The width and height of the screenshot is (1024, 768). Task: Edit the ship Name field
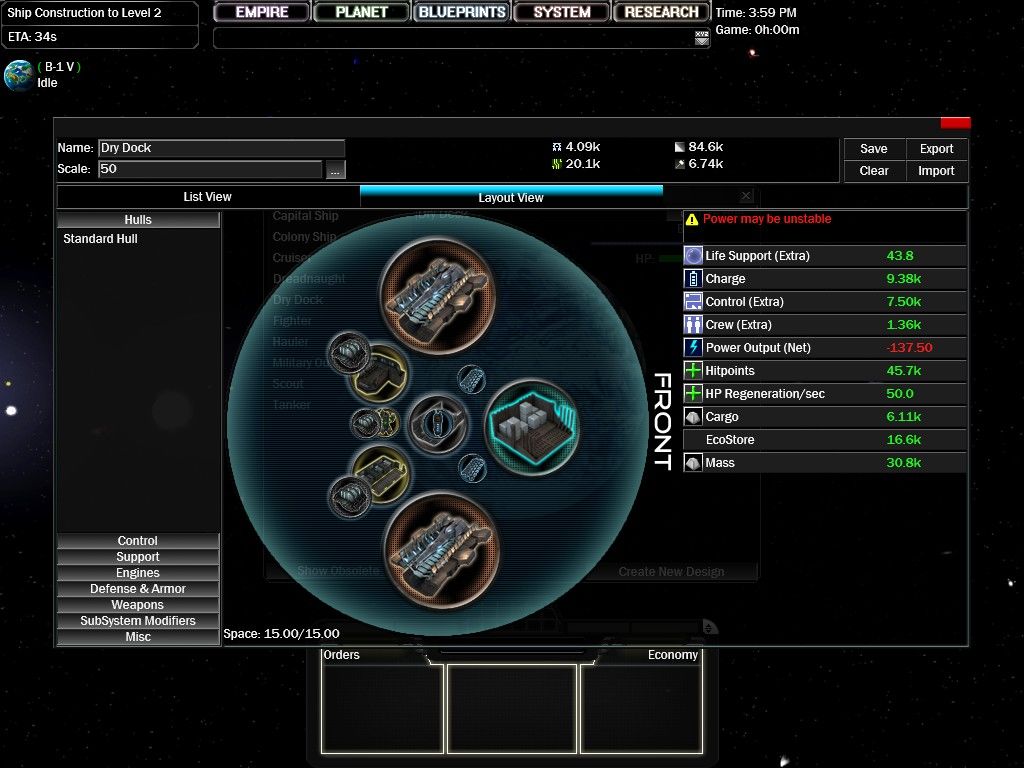[221, 148]
